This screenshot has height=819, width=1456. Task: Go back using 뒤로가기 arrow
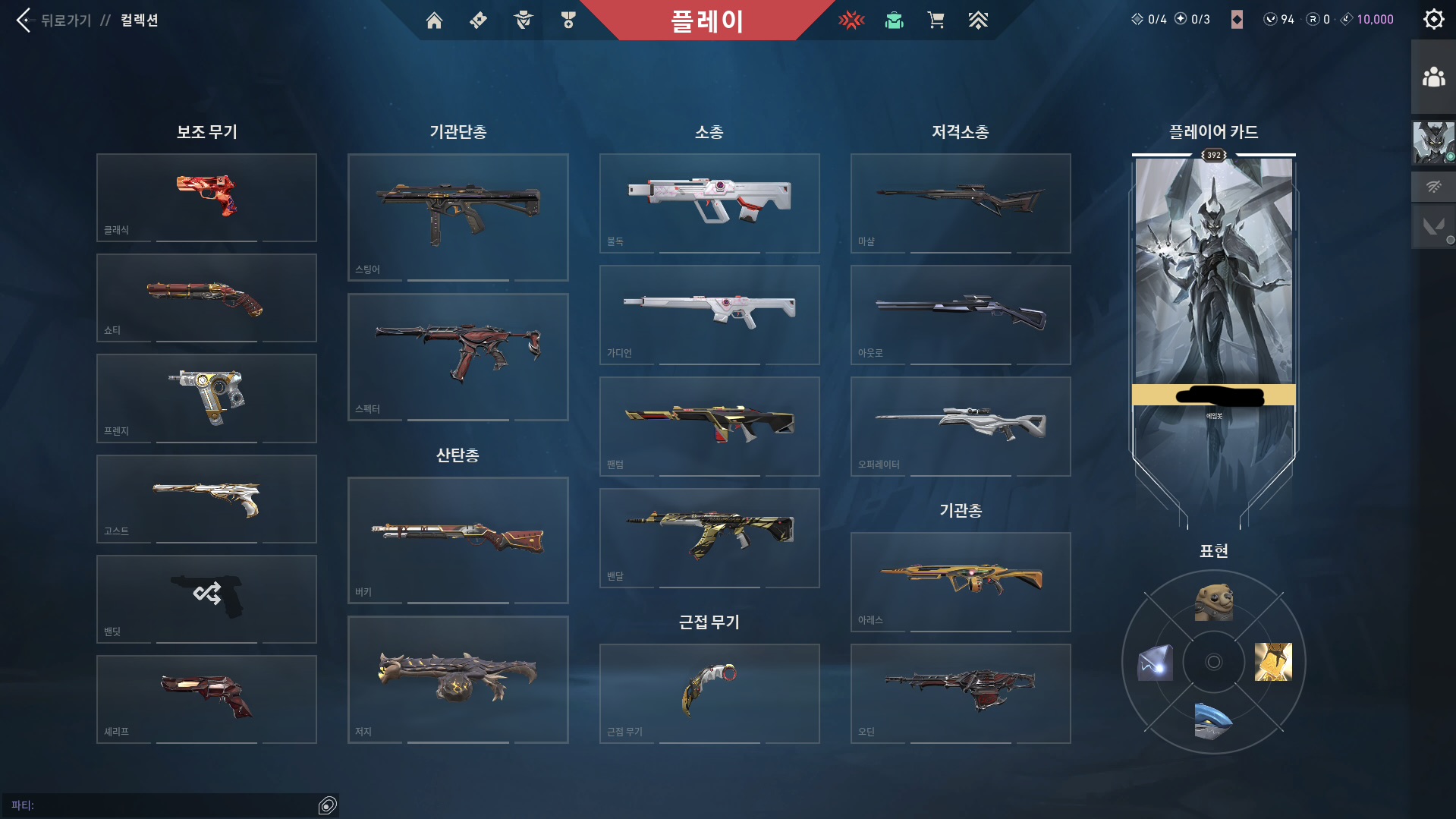[x=24, y=20]
